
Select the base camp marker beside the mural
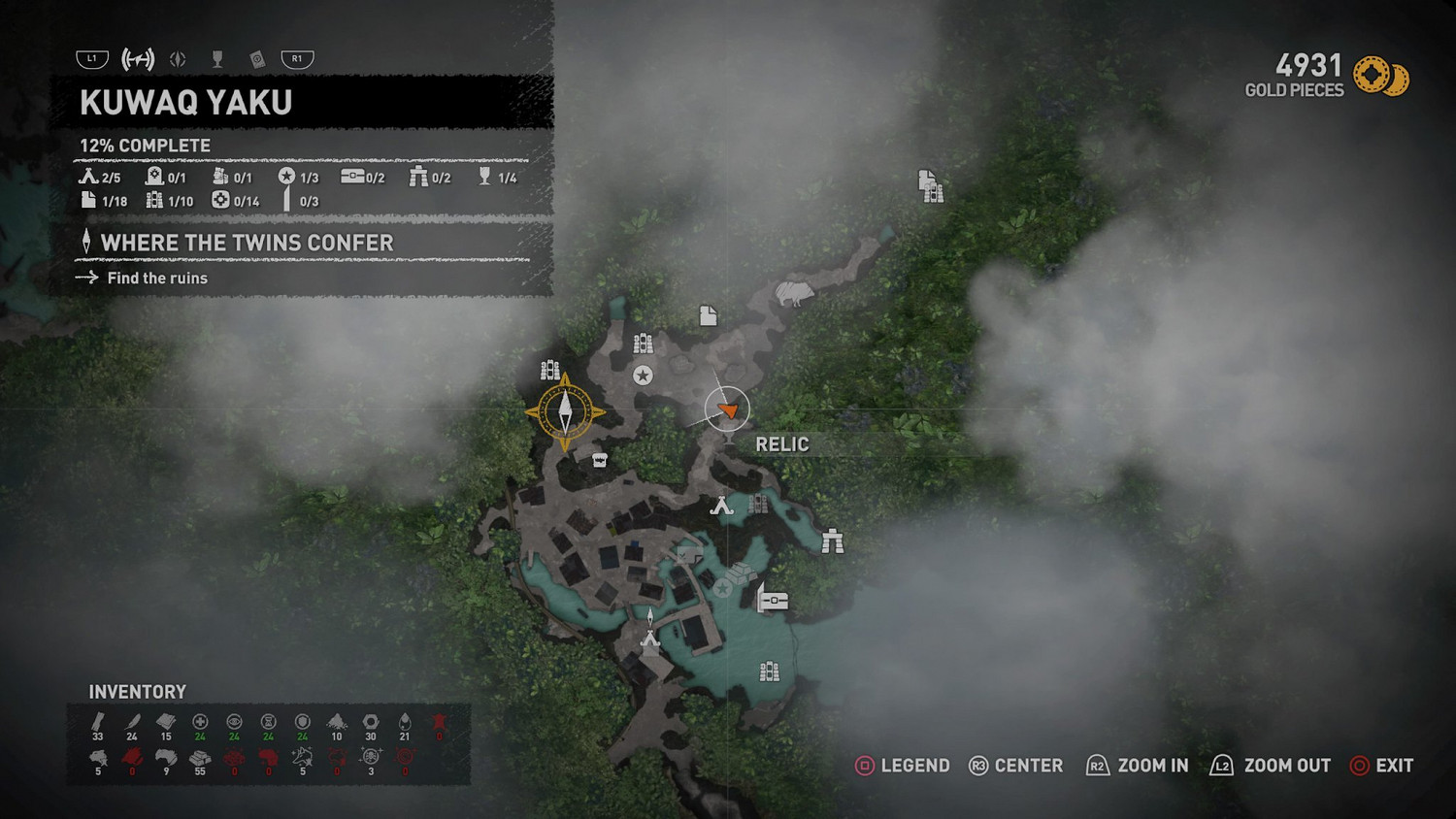pos(721,506)
